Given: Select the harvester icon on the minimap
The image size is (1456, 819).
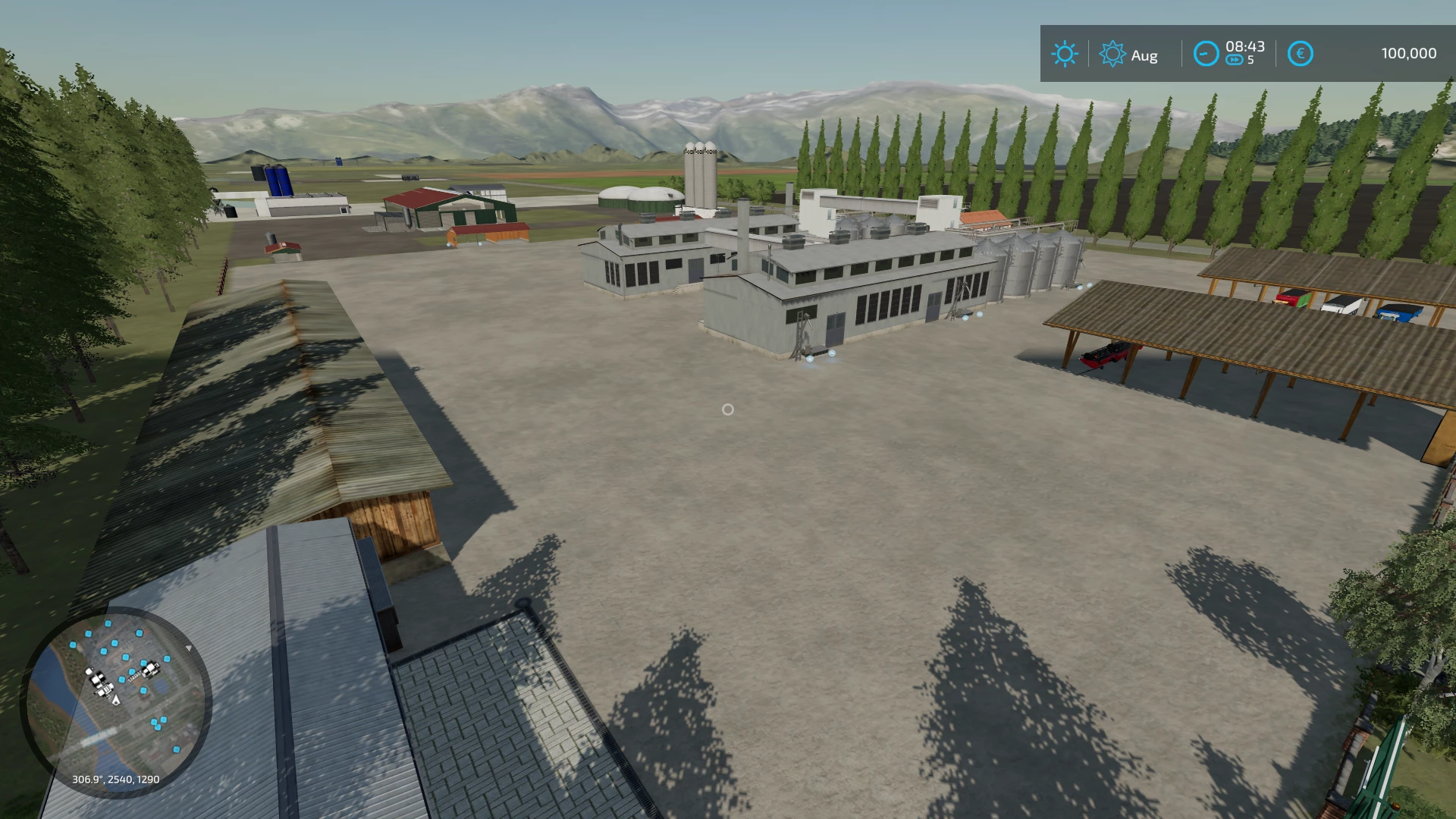Looking at the screenshot, I should (x=152, y=670).
